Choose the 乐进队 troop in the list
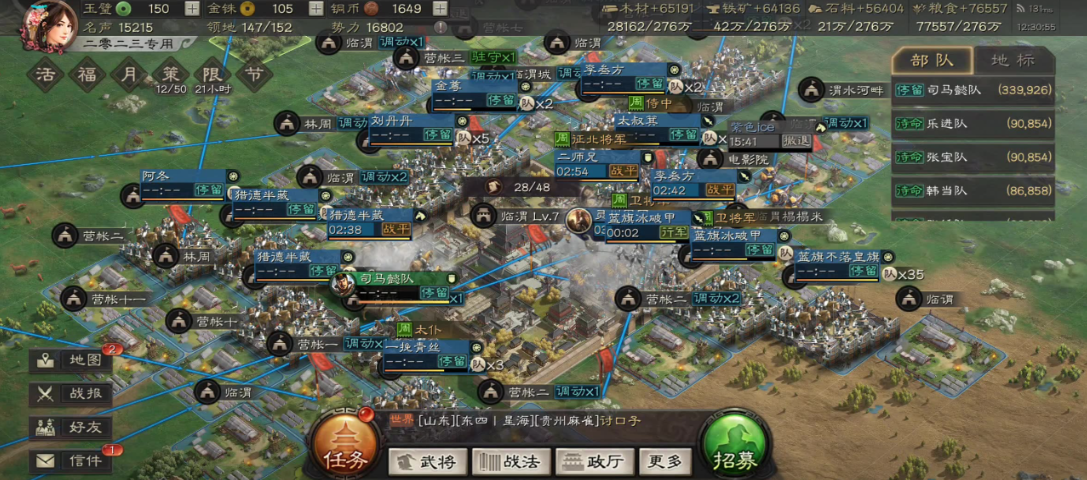Image resolution: width=1087 pixels, height=480 pixels. [x=972, y=124]
